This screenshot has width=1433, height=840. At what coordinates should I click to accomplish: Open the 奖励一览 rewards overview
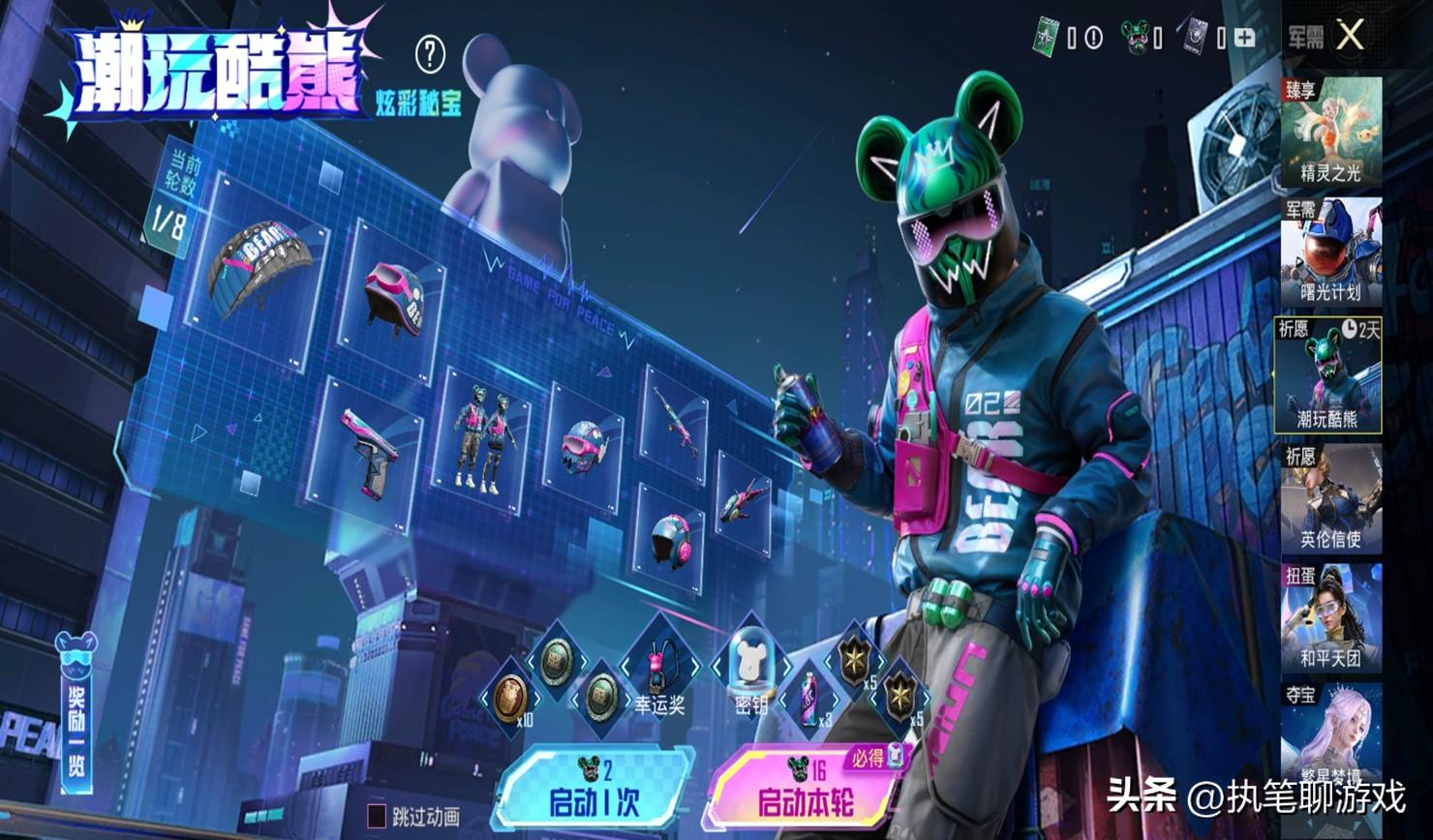pos(75,714)
